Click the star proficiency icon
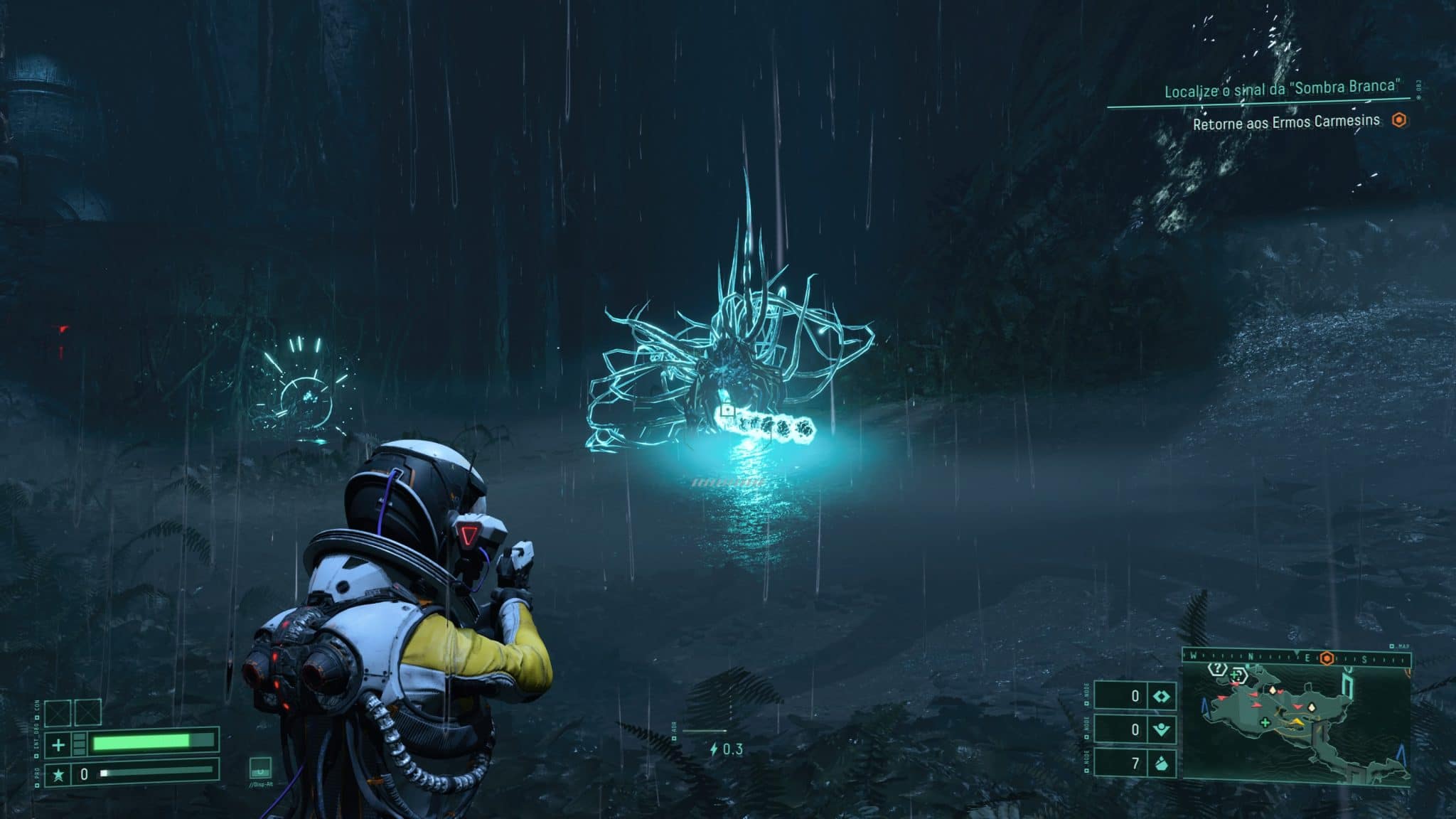Image resolution: width=1456 pixels, height=819 pixels. coord(58,774)
